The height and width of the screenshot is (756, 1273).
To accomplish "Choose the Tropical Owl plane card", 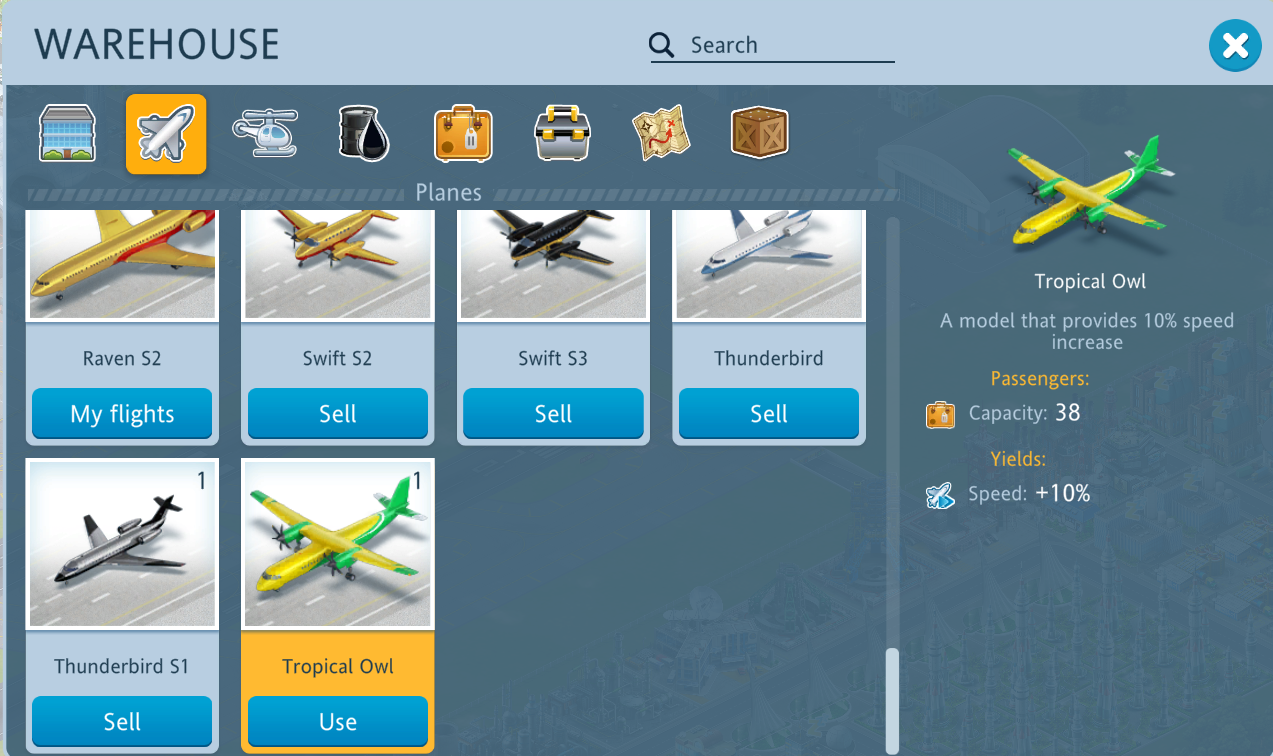I will pos(338,545).
